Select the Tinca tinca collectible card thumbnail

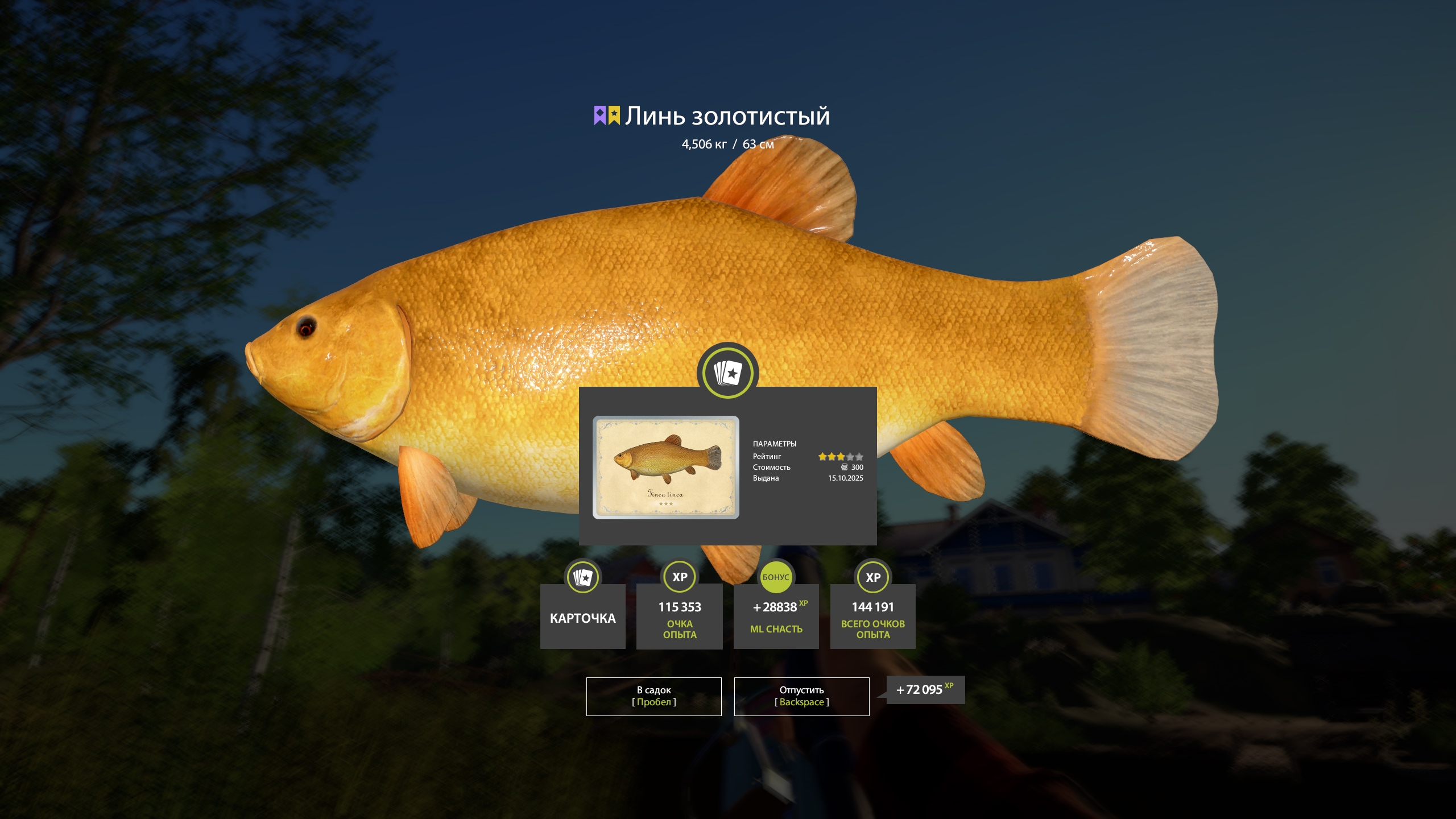(x=665, y=468)
